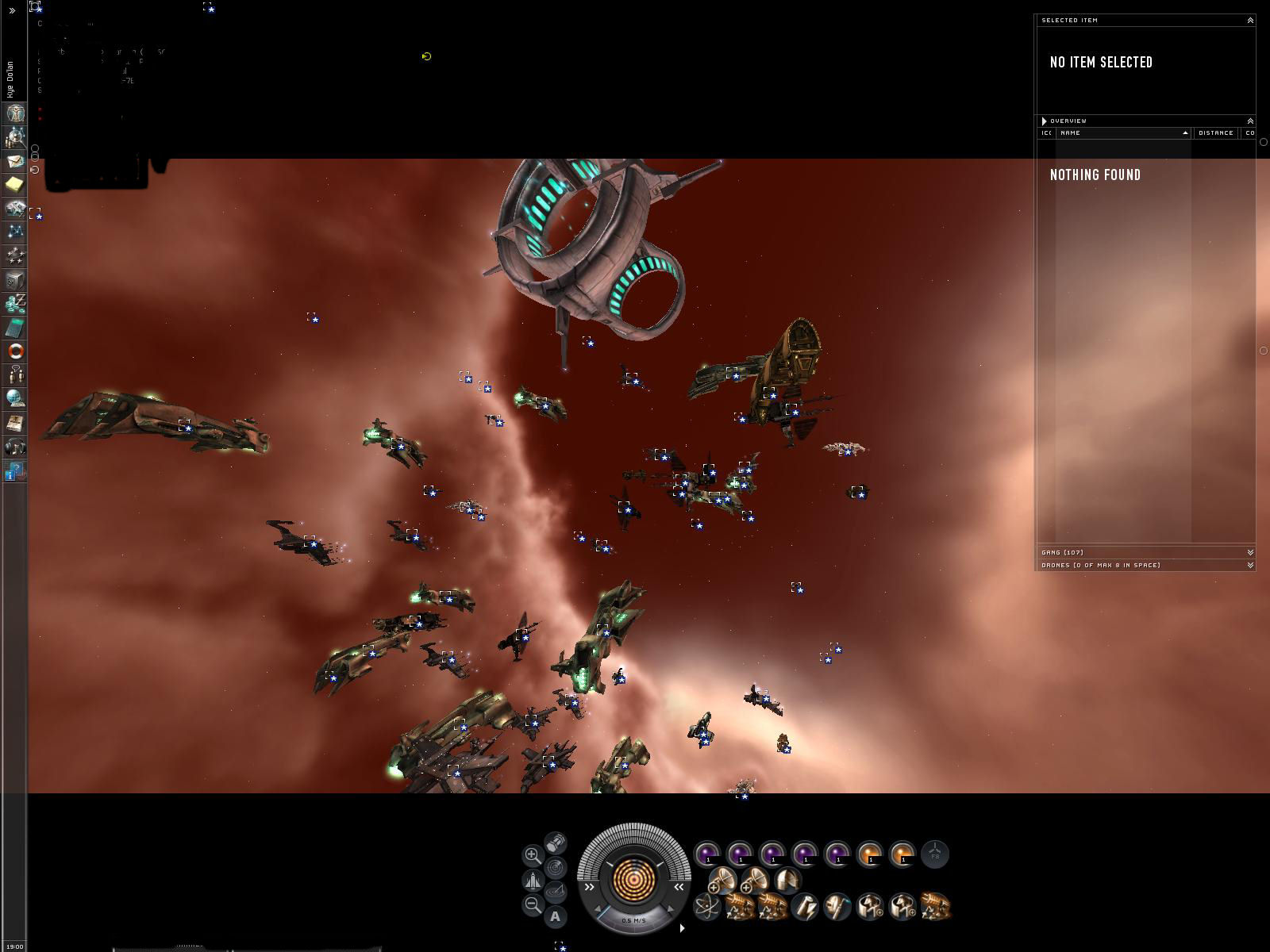
Task: Activate the first purple turret module
Action: [707, 854]
